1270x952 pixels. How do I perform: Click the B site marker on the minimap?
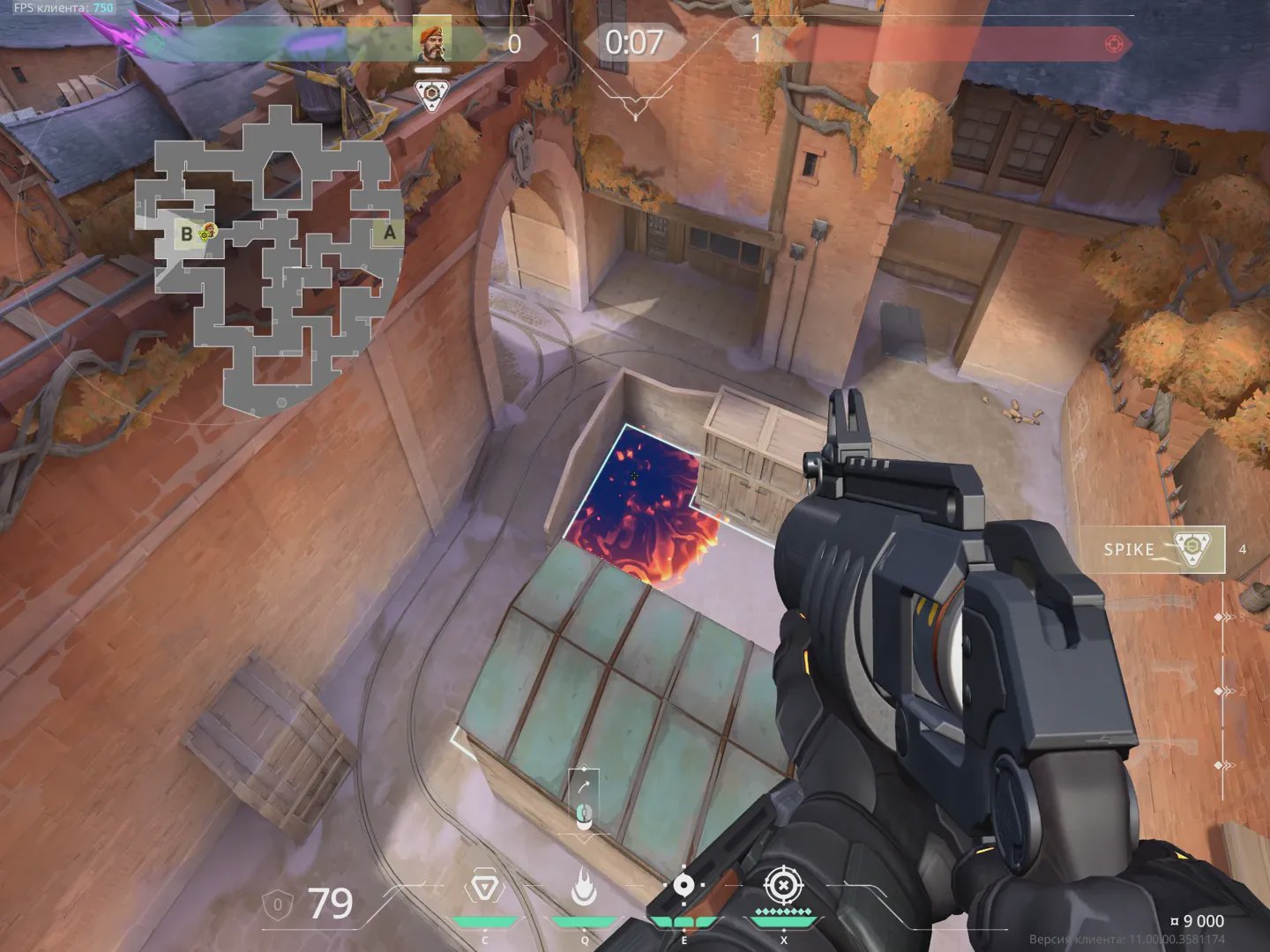pos(186,234)
